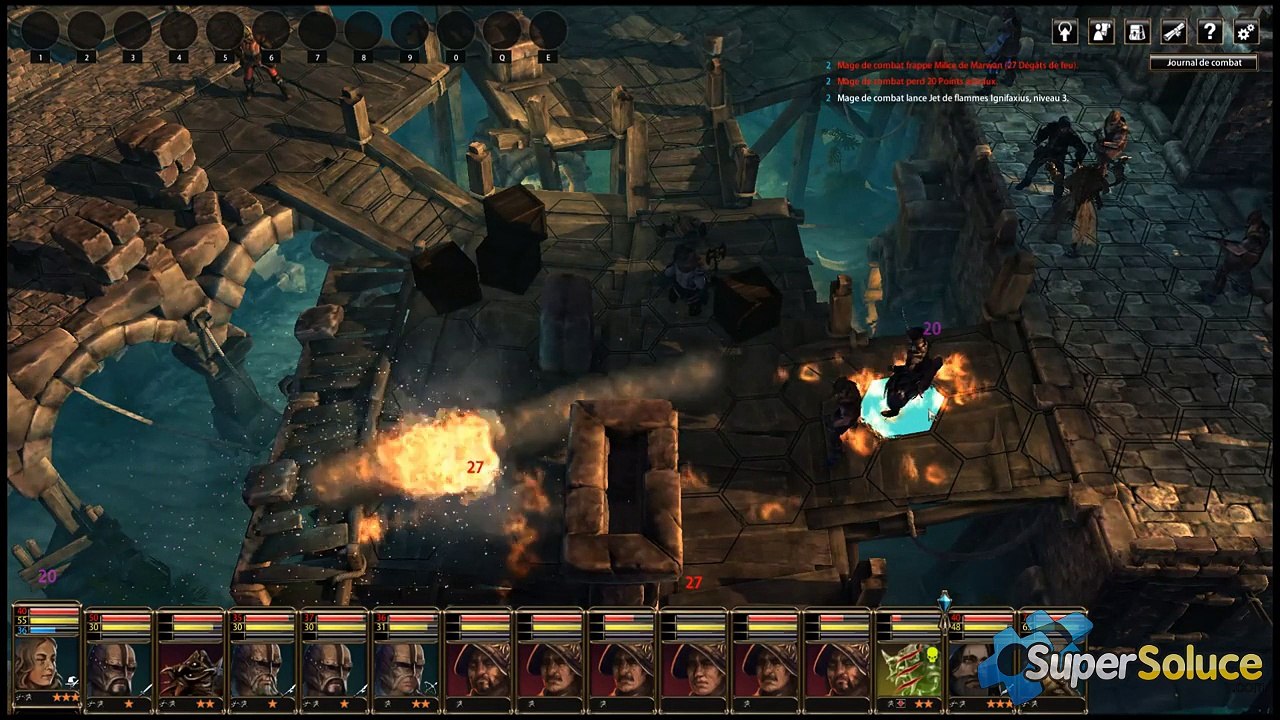Open the backpack inventory
The image size is (1280, 720).
[1137, 32]
